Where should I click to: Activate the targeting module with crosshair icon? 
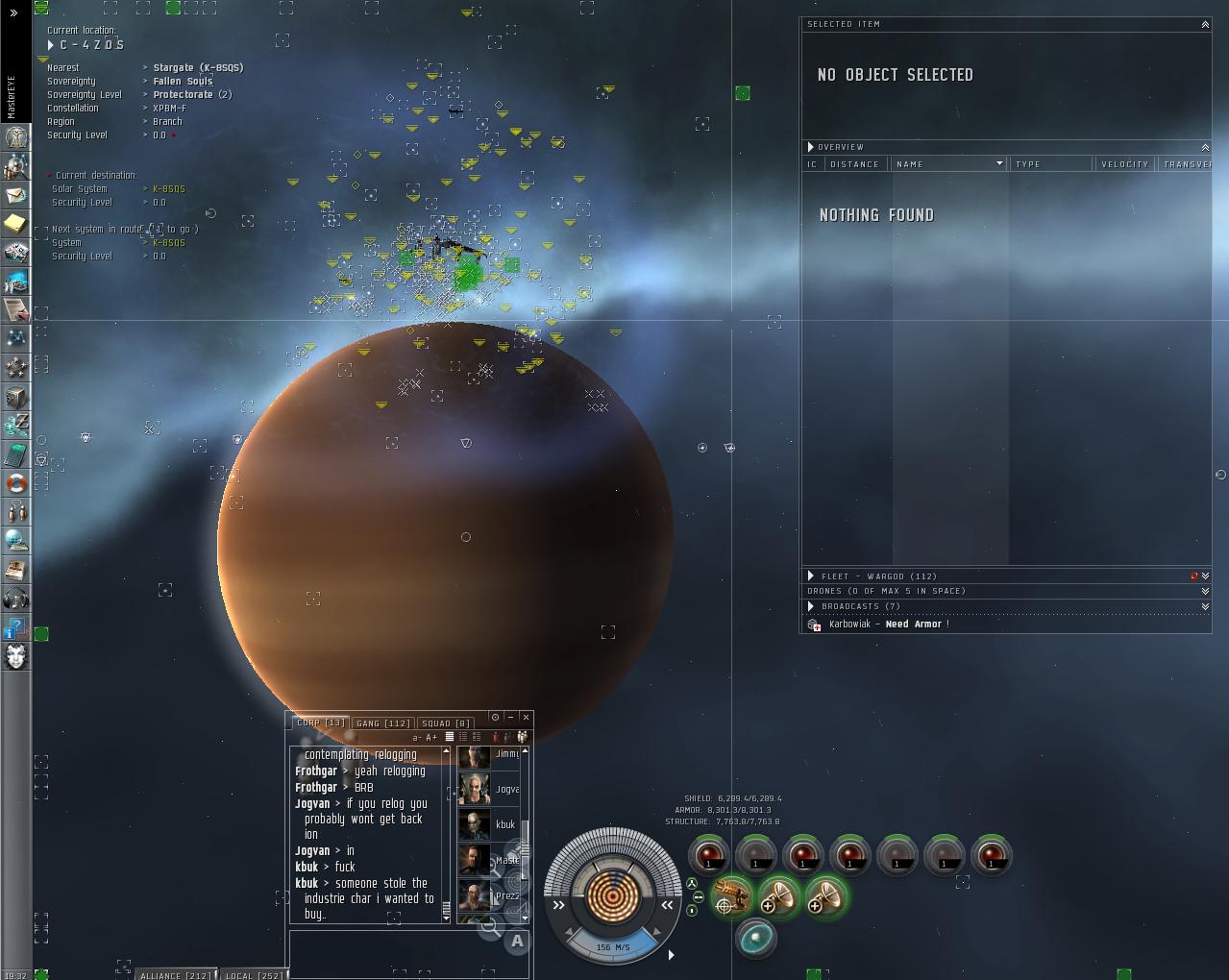(x=732, y=896)
